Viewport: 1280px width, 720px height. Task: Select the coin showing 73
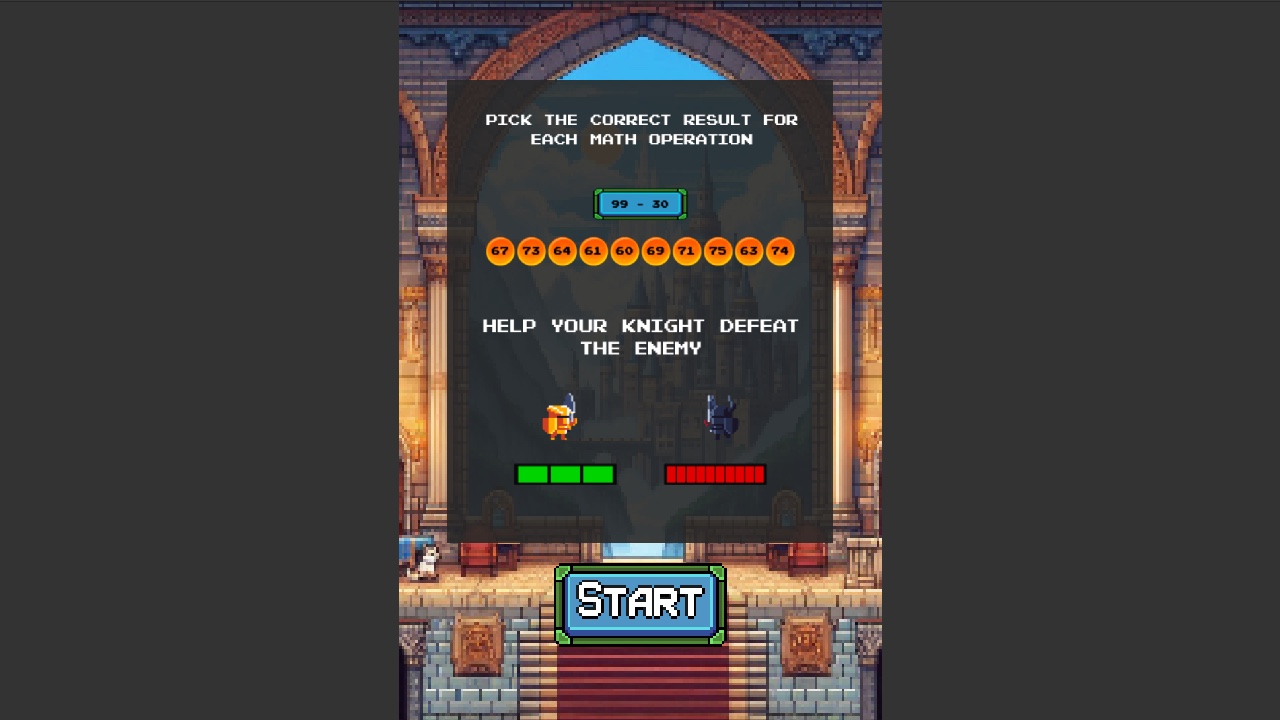(531, 251)
